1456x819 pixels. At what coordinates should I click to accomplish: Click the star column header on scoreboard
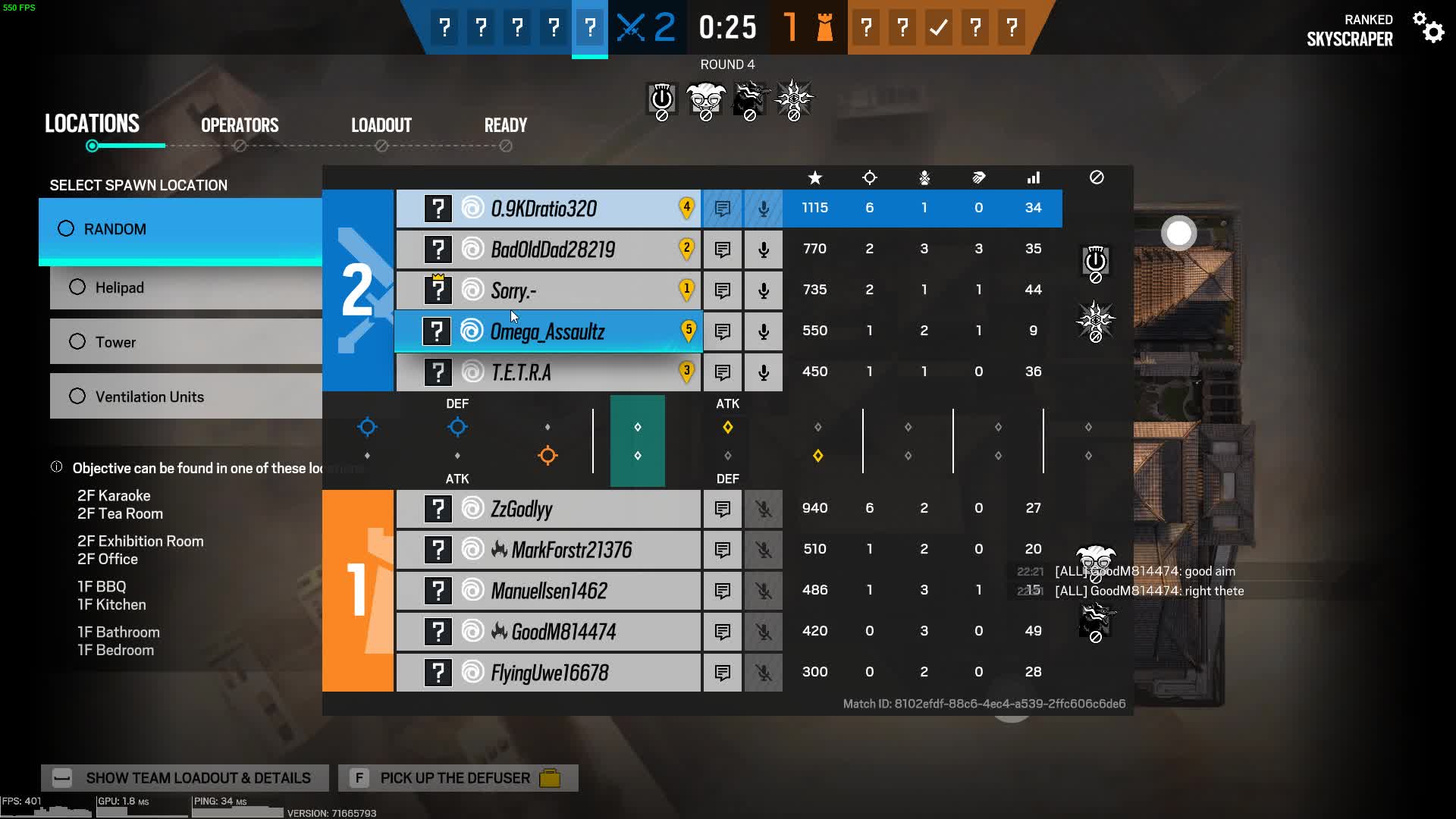point(814,178)
